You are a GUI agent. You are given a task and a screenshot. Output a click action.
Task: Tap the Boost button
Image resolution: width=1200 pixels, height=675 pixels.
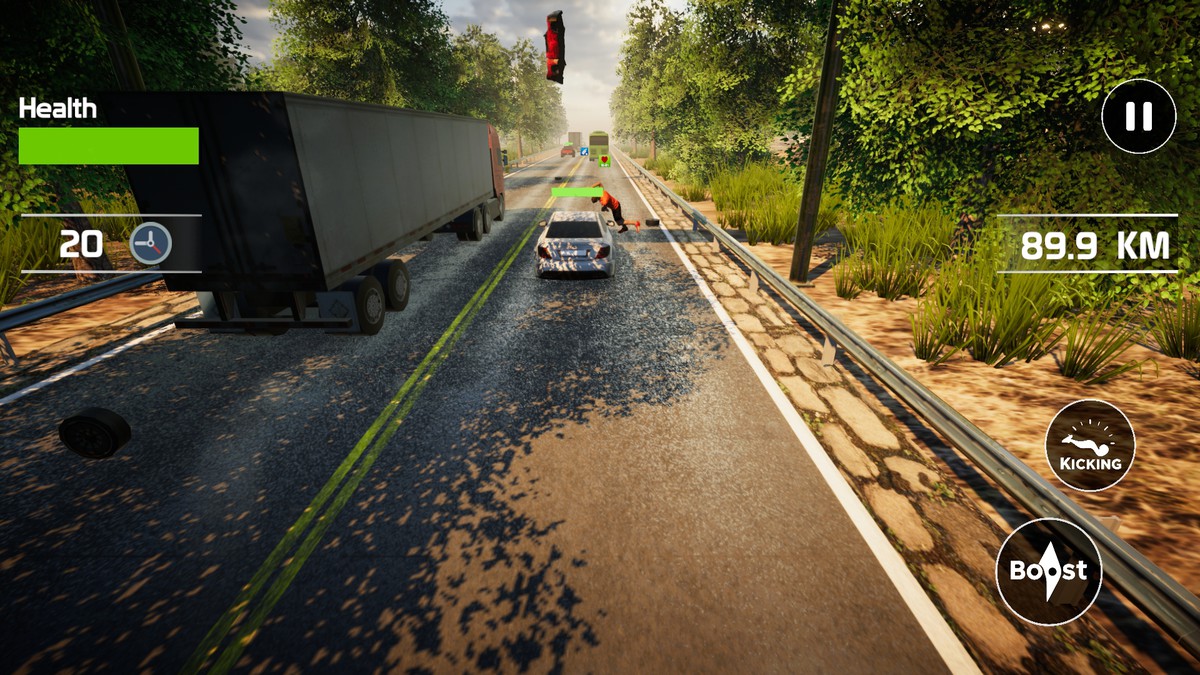[x=1048, y=571]
